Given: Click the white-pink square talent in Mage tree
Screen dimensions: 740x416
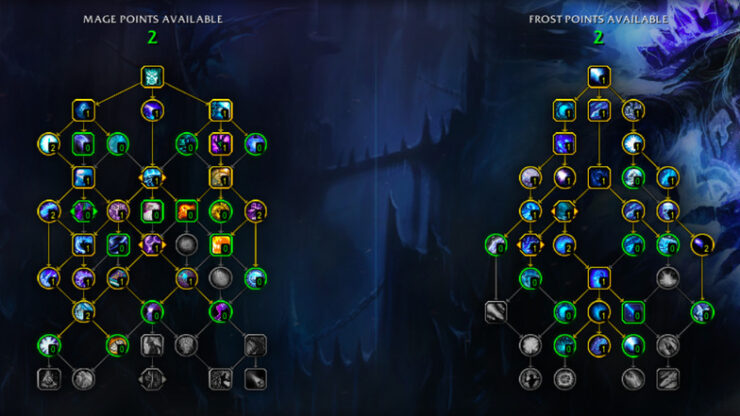Looking at the screenshot, I should point(152,211).
